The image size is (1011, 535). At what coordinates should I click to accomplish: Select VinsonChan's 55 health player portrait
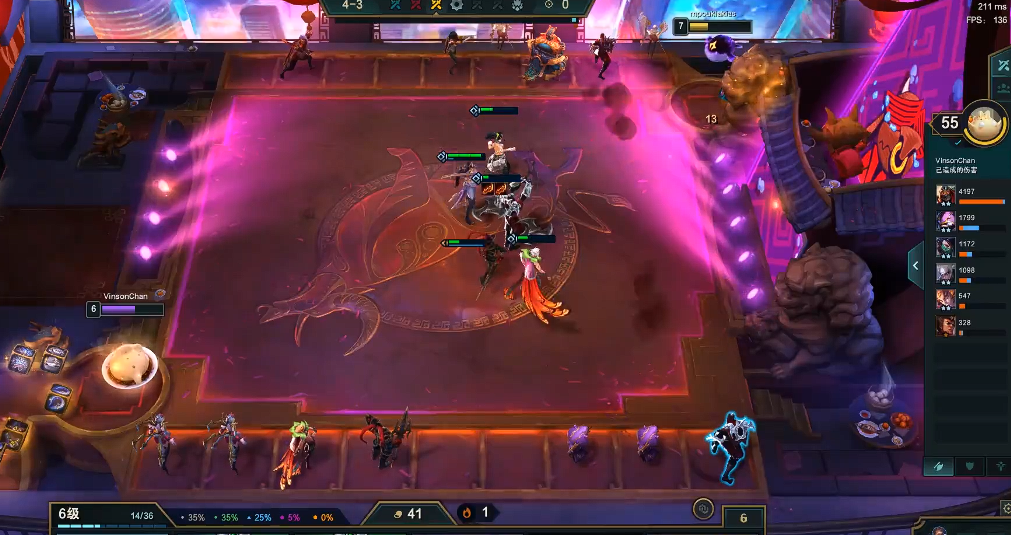pyautogui.click(x=983, y=124)
